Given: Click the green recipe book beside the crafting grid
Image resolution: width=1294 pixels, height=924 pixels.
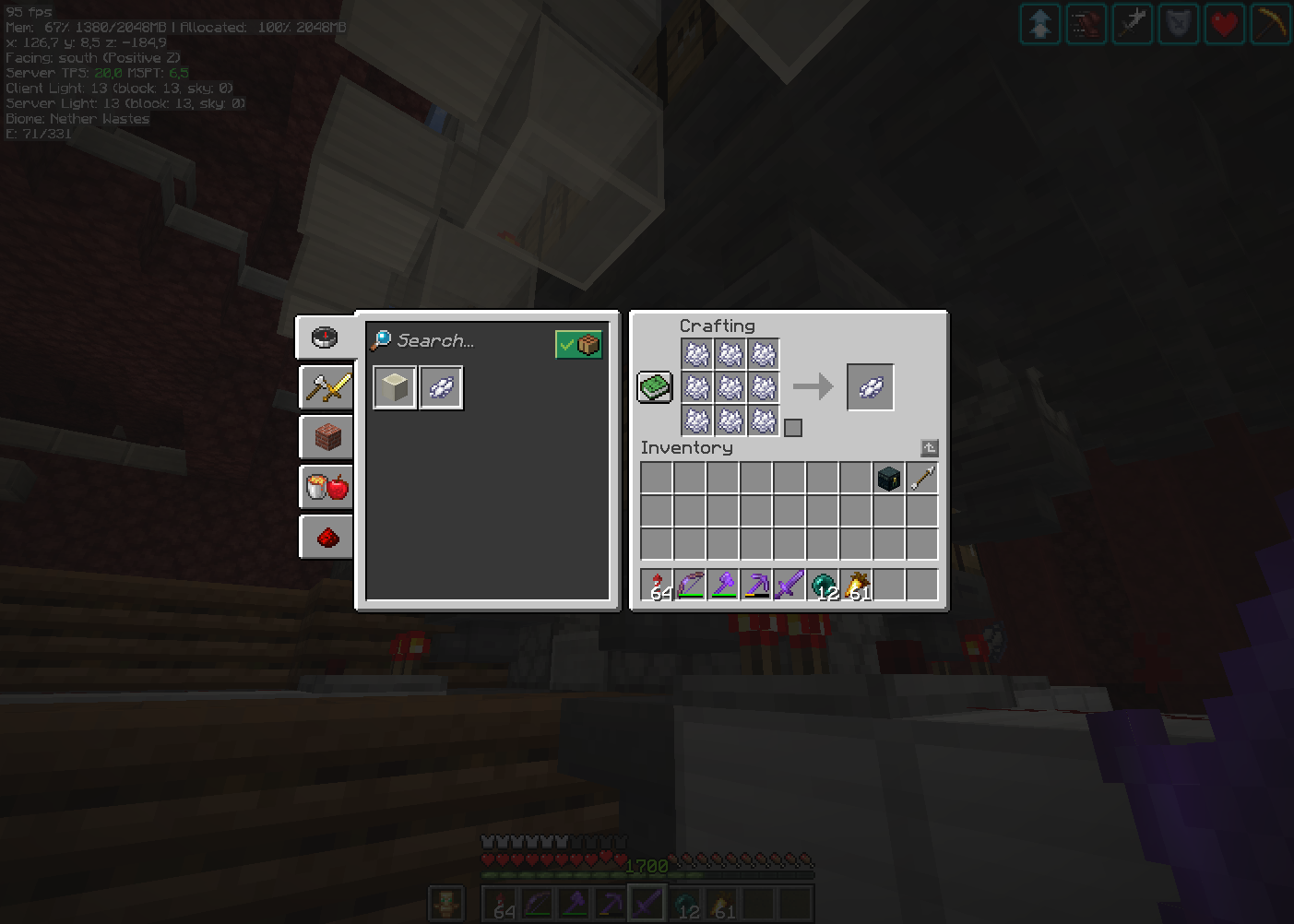Looking at the screenshot, I should 654,387.
